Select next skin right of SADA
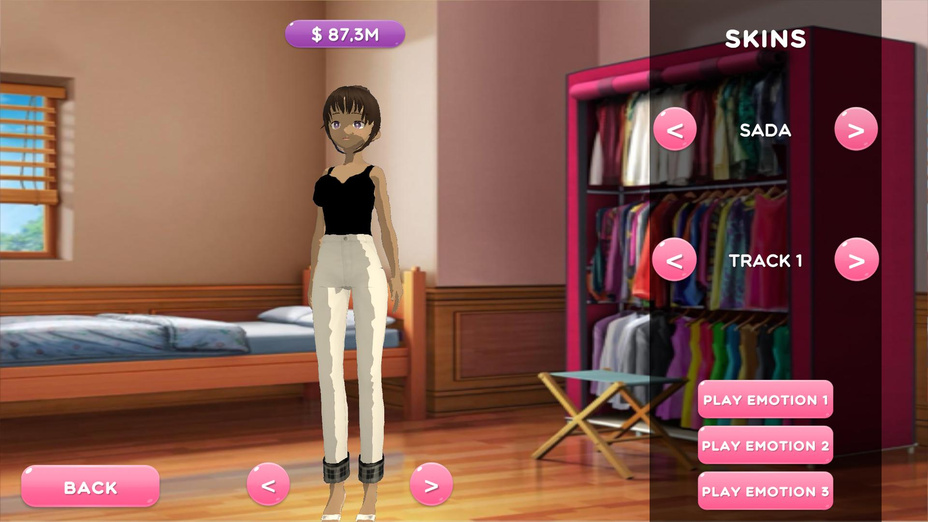 click(x=856, y=129)
